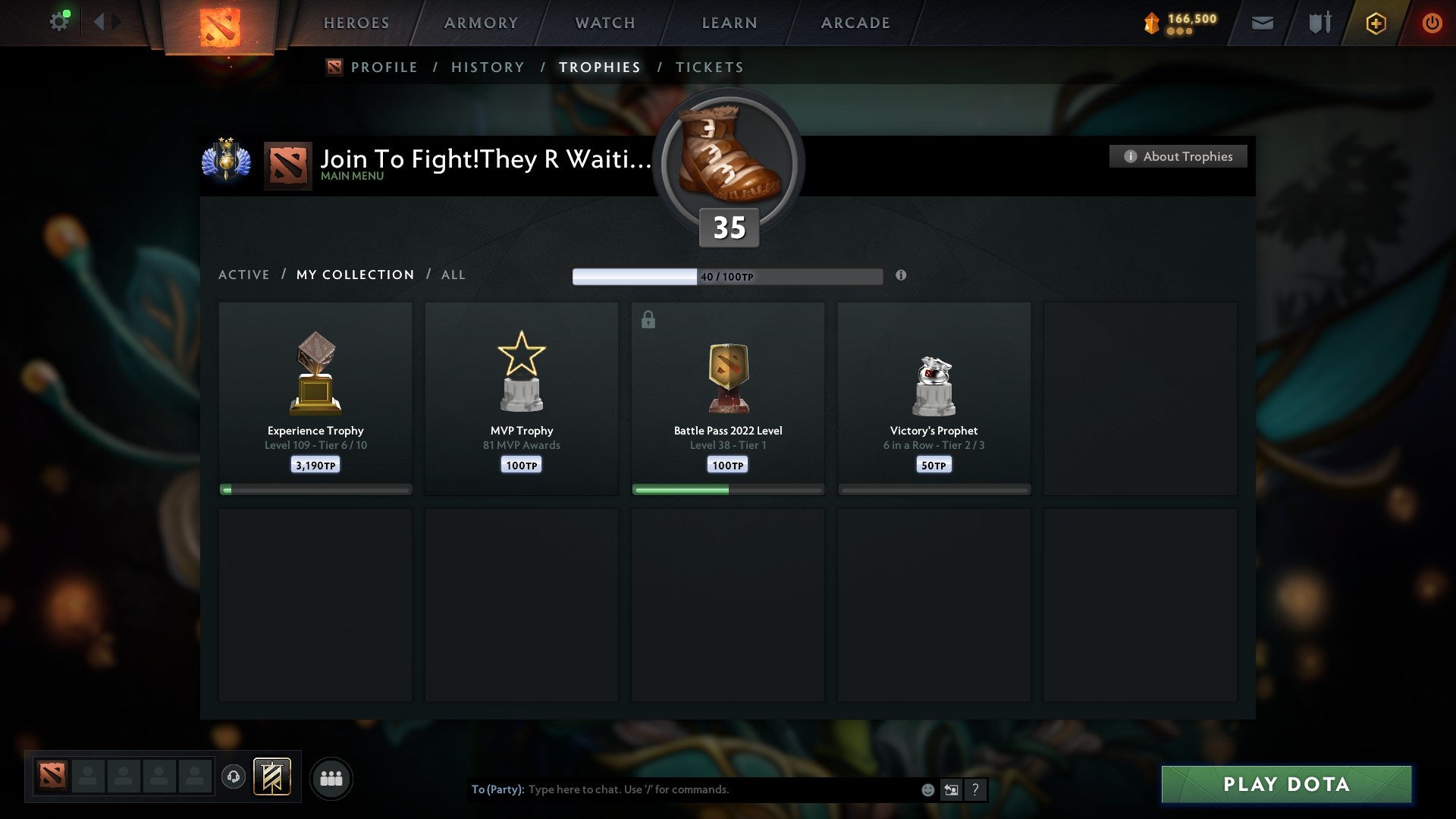Open the friends list icon near chat bar
This screenshot has width=1456, height=819.
[x=331, y=778]
